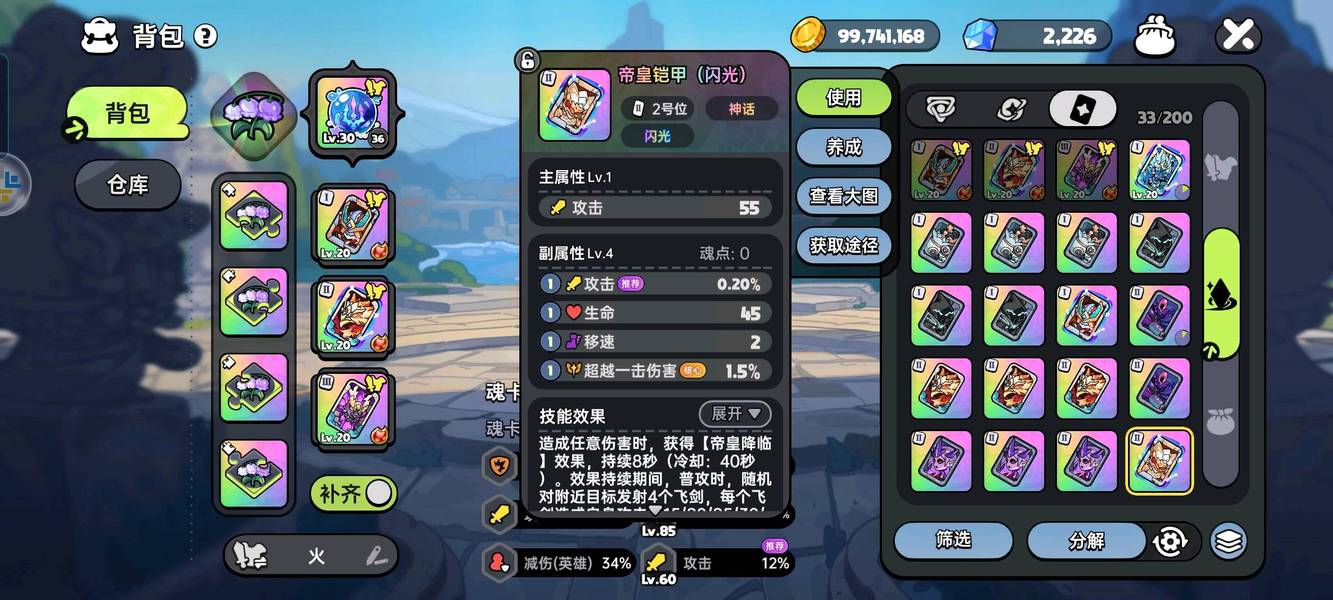1333x600 pixels.
Task: Choose 查看大图 to view the card
Action: pyautogui.click(x=844, y=196)
